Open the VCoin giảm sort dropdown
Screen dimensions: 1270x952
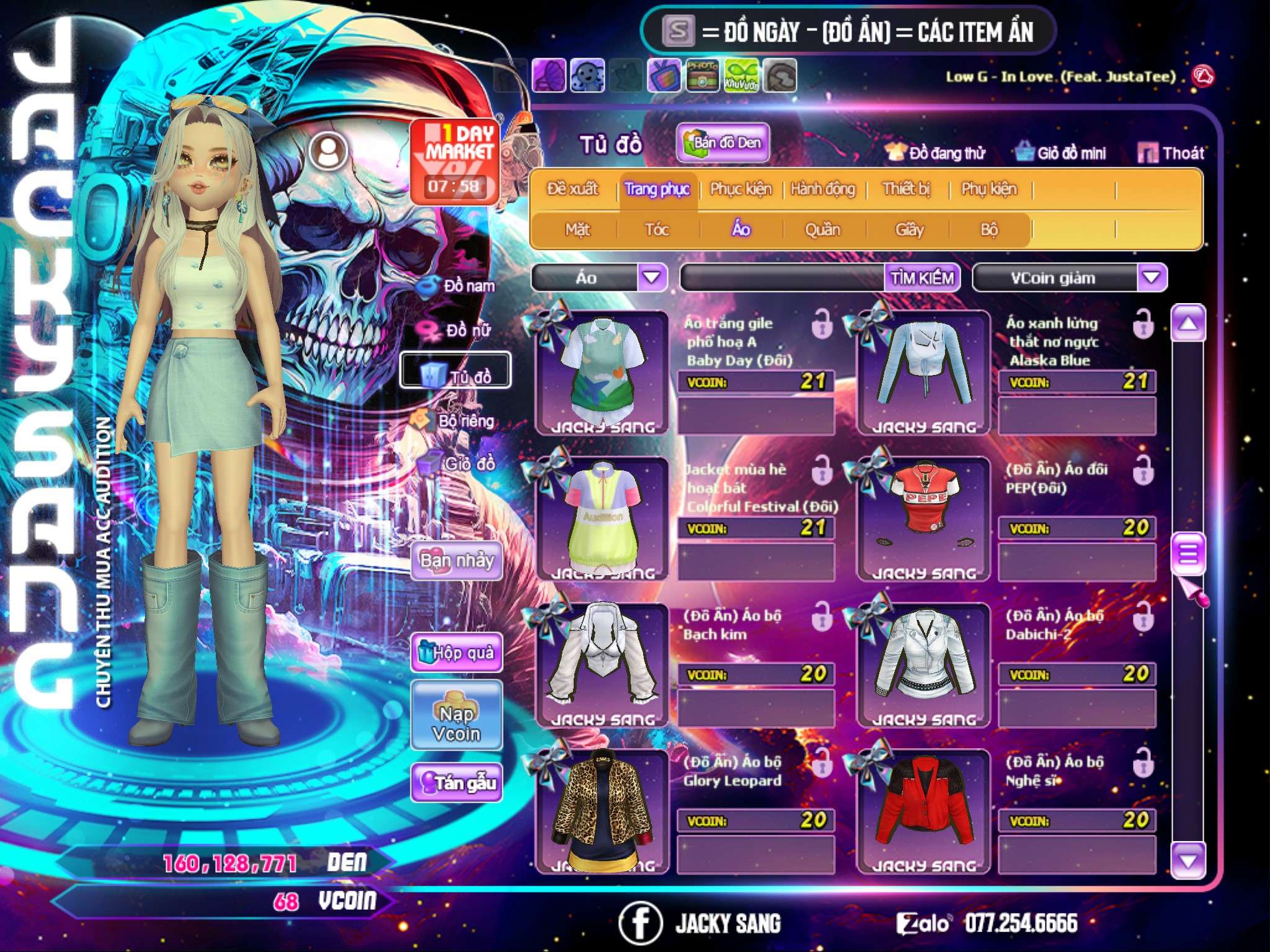pos(1152,278)
